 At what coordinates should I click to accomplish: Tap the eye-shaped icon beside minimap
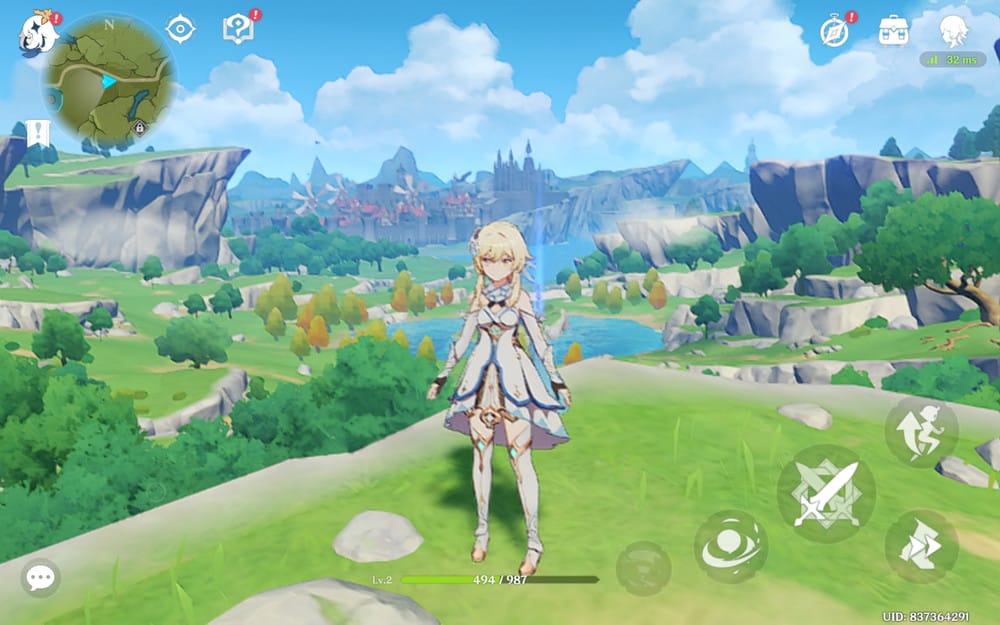(180, 30)
